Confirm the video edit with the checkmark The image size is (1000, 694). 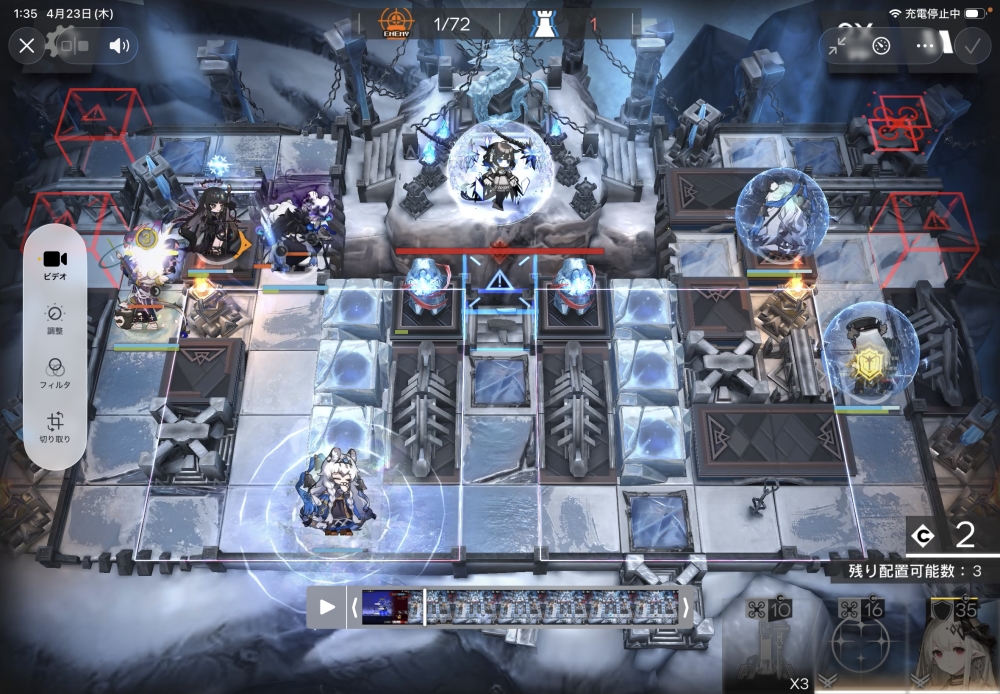(x=971, y=46)
